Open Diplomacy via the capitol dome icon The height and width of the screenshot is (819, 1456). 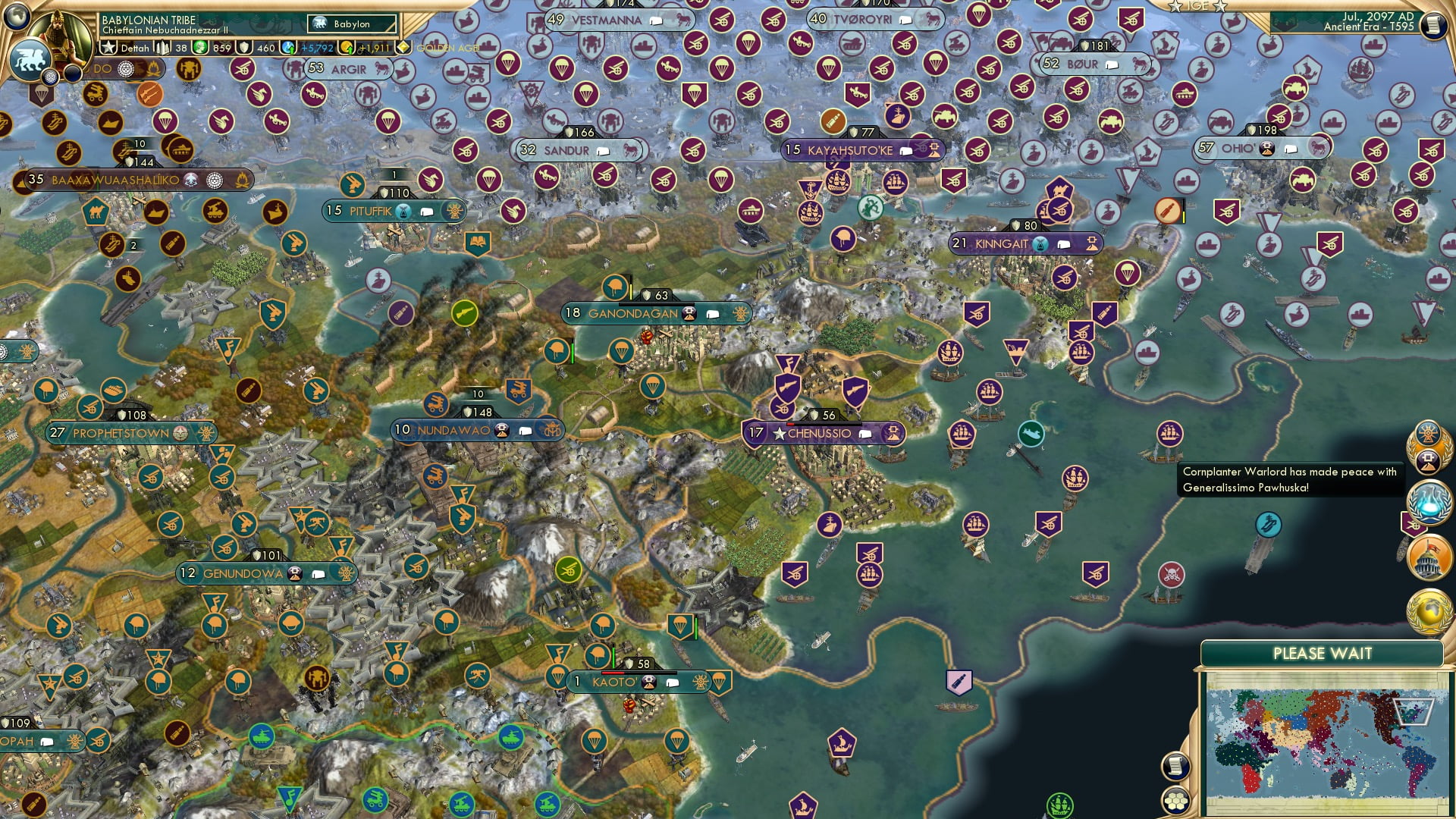click(1431, 556)
